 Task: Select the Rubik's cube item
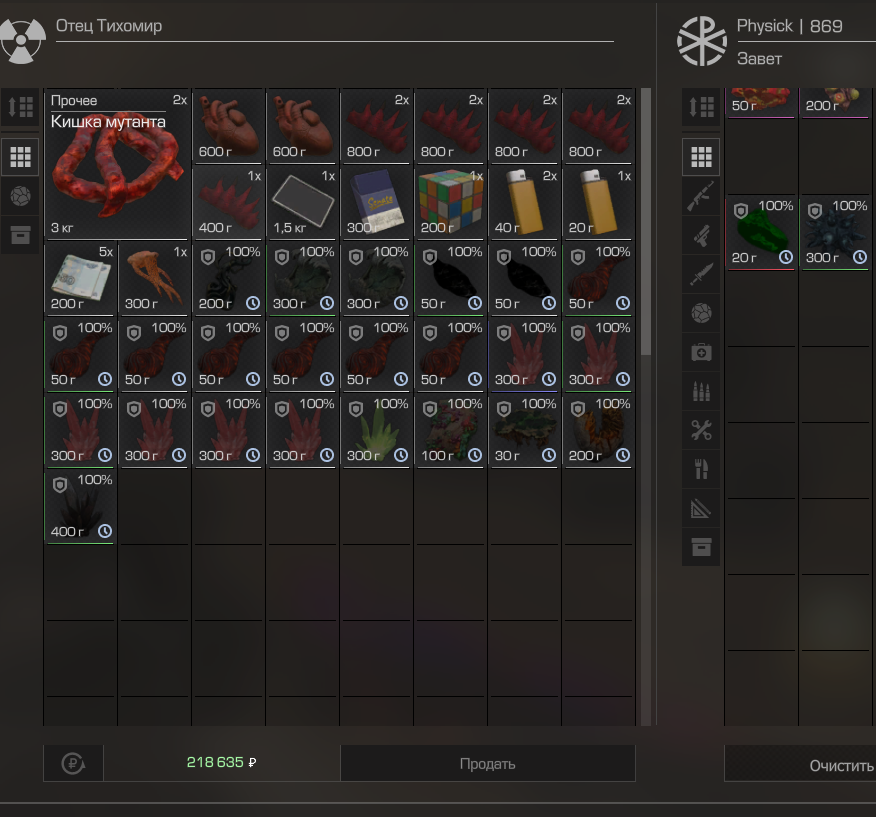[450, 201]
